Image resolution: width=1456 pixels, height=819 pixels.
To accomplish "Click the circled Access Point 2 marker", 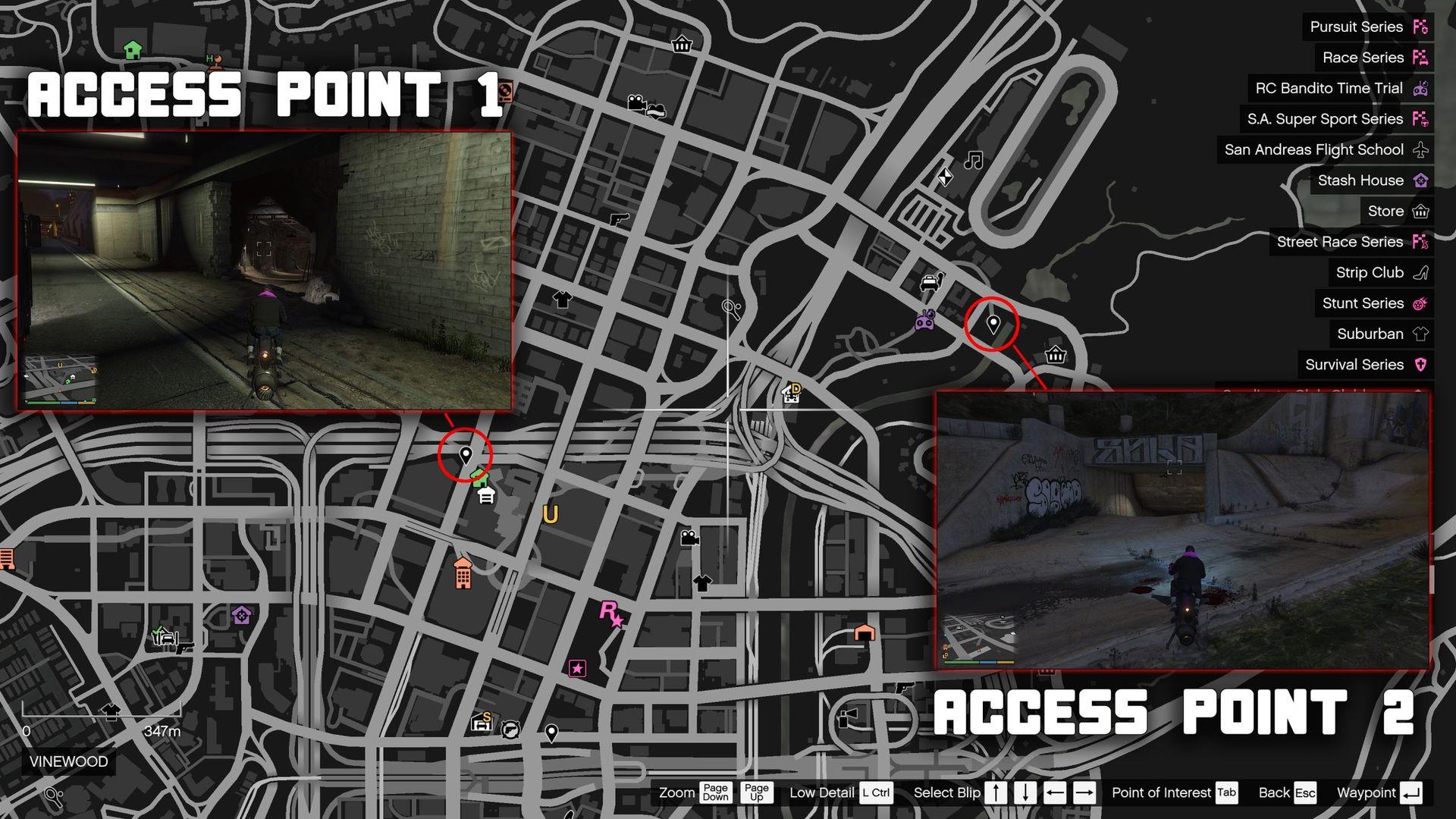I will pos(993,322).
